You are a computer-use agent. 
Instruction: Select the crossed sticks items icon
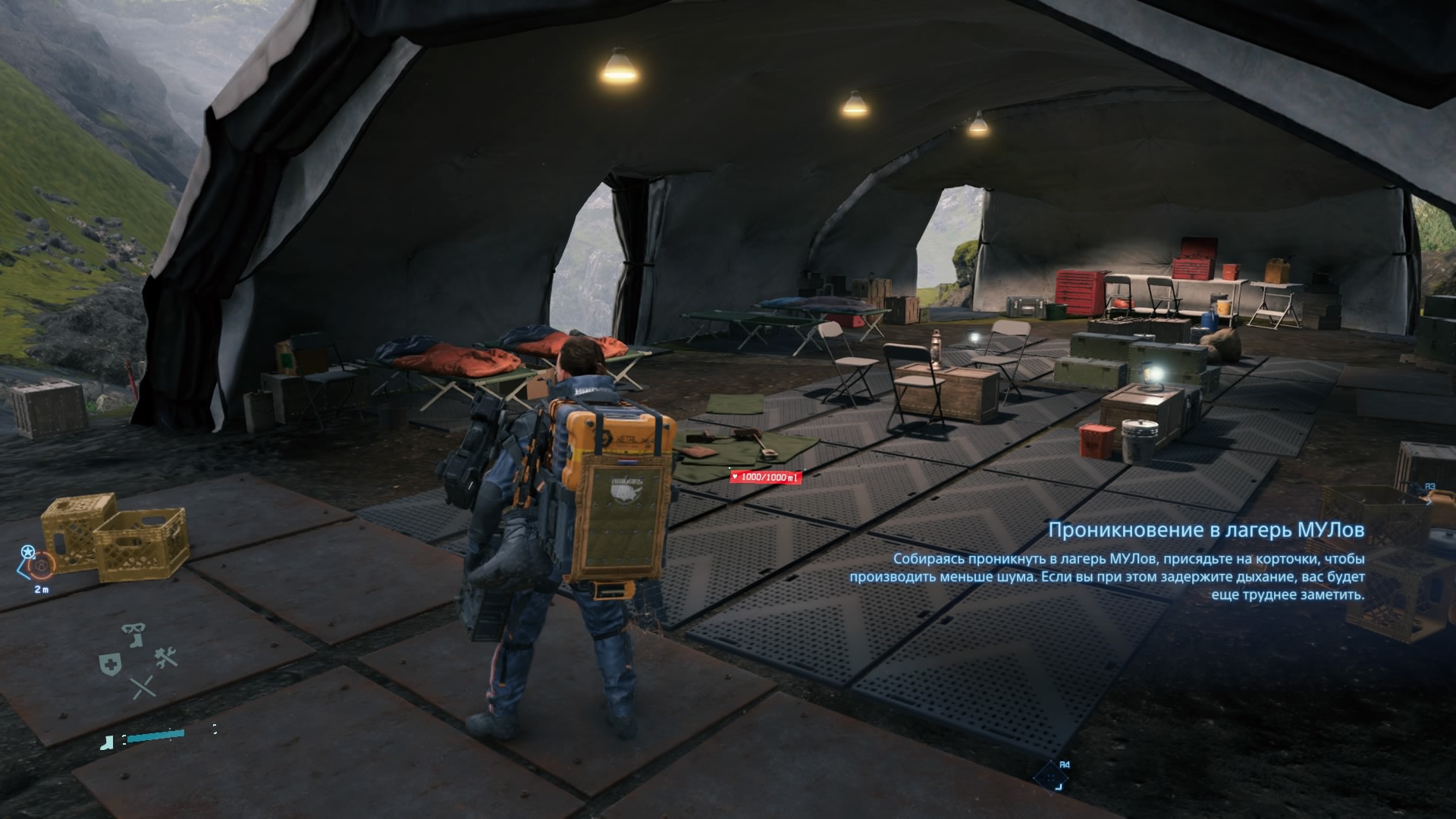[x=142, y=687]
